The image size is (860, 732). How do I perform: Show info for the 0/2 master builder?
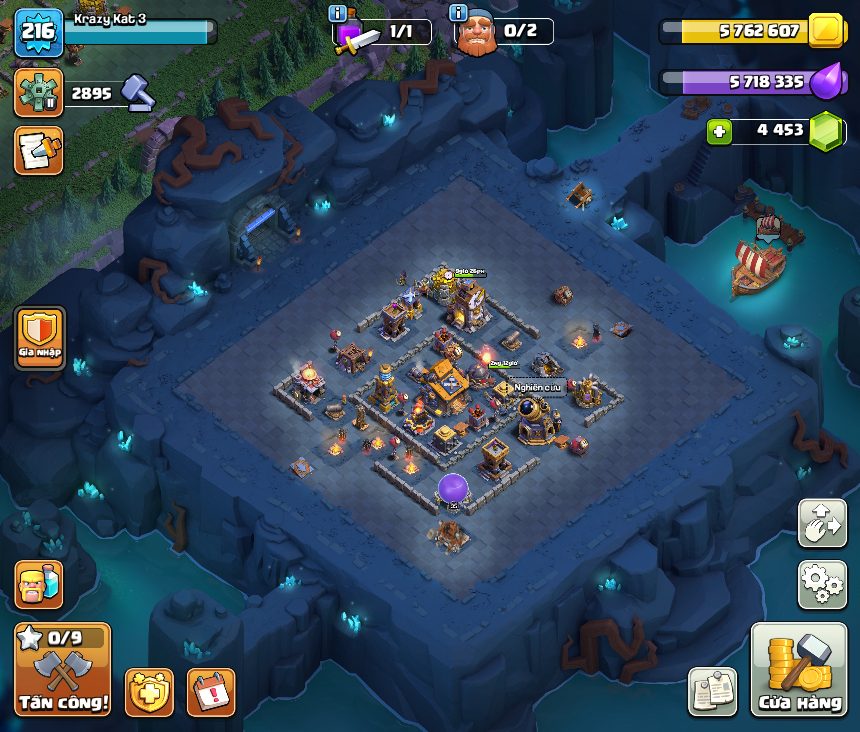[x=459, y=13]
